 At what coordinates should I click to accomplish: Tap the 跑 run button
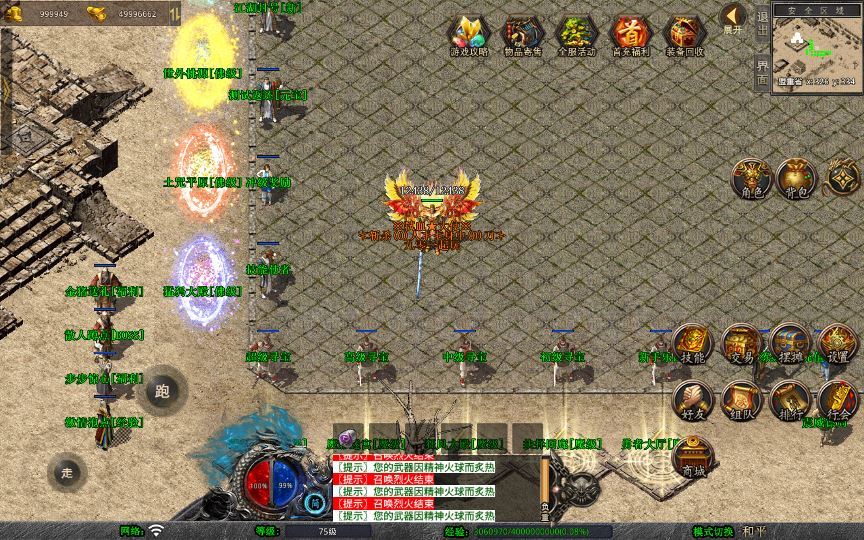click(x=163, y=390)
